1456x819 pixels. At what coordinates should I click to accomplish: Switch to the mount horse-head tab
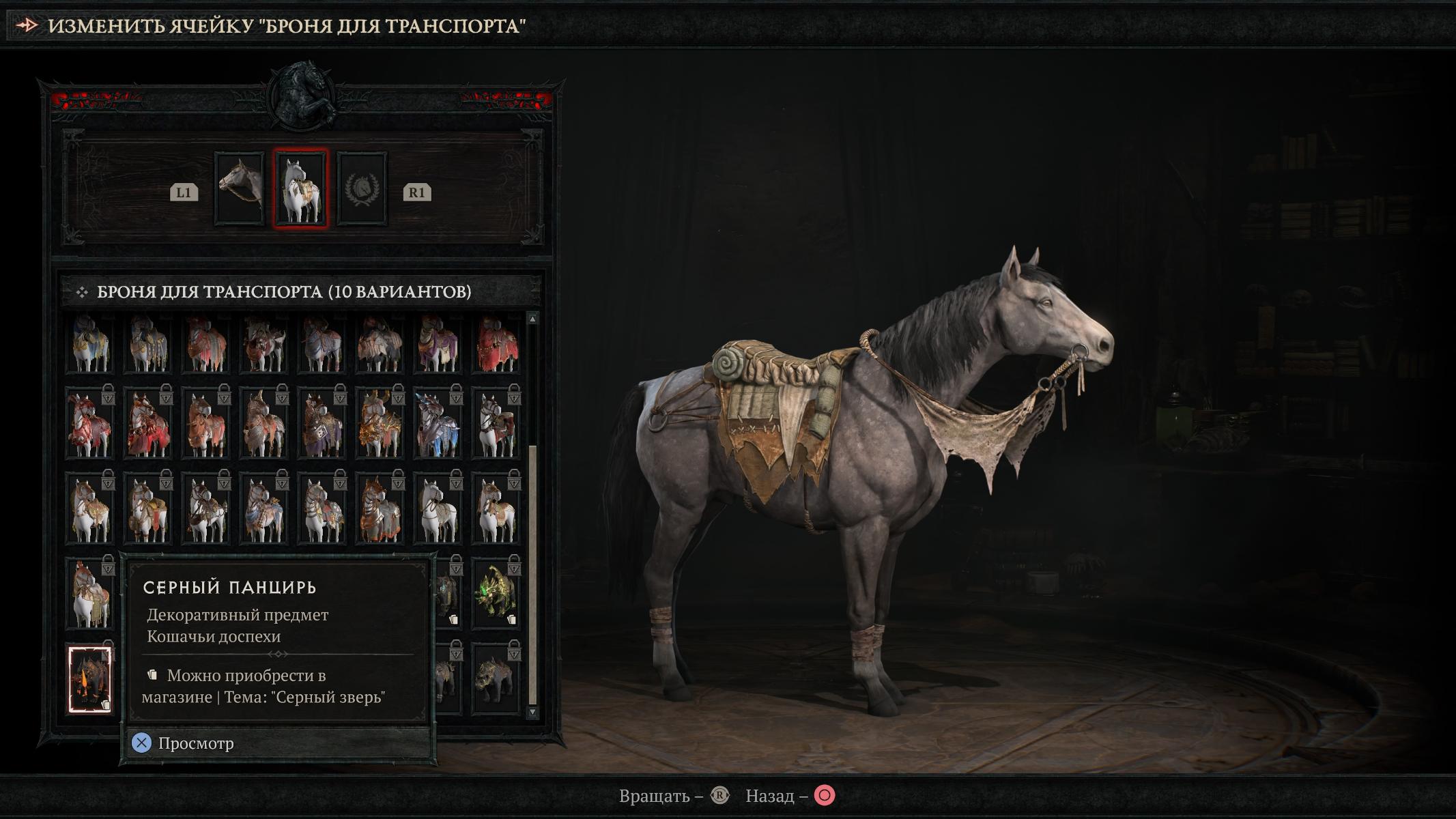point(239,188)
